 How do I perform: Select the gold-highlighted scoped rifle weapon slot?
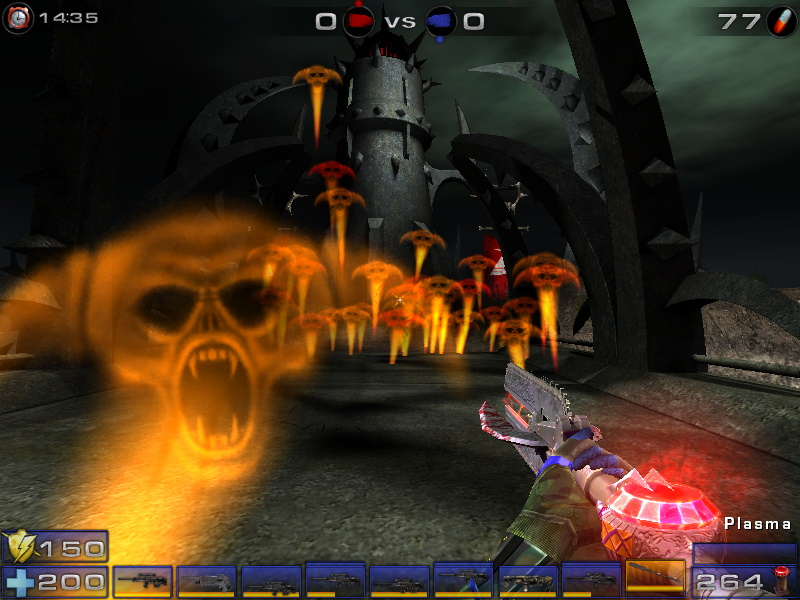[142, 581]
